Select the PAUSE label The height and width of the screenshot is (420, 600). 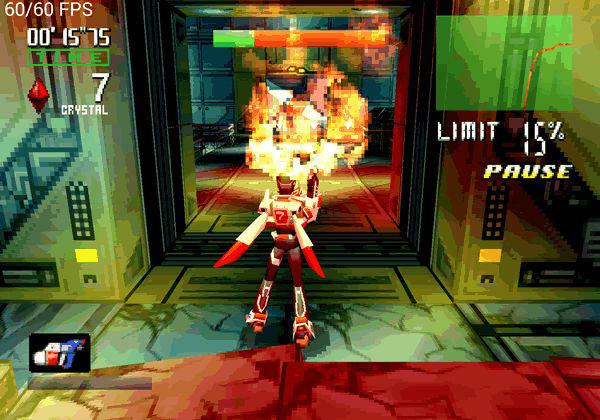(528, 171)
